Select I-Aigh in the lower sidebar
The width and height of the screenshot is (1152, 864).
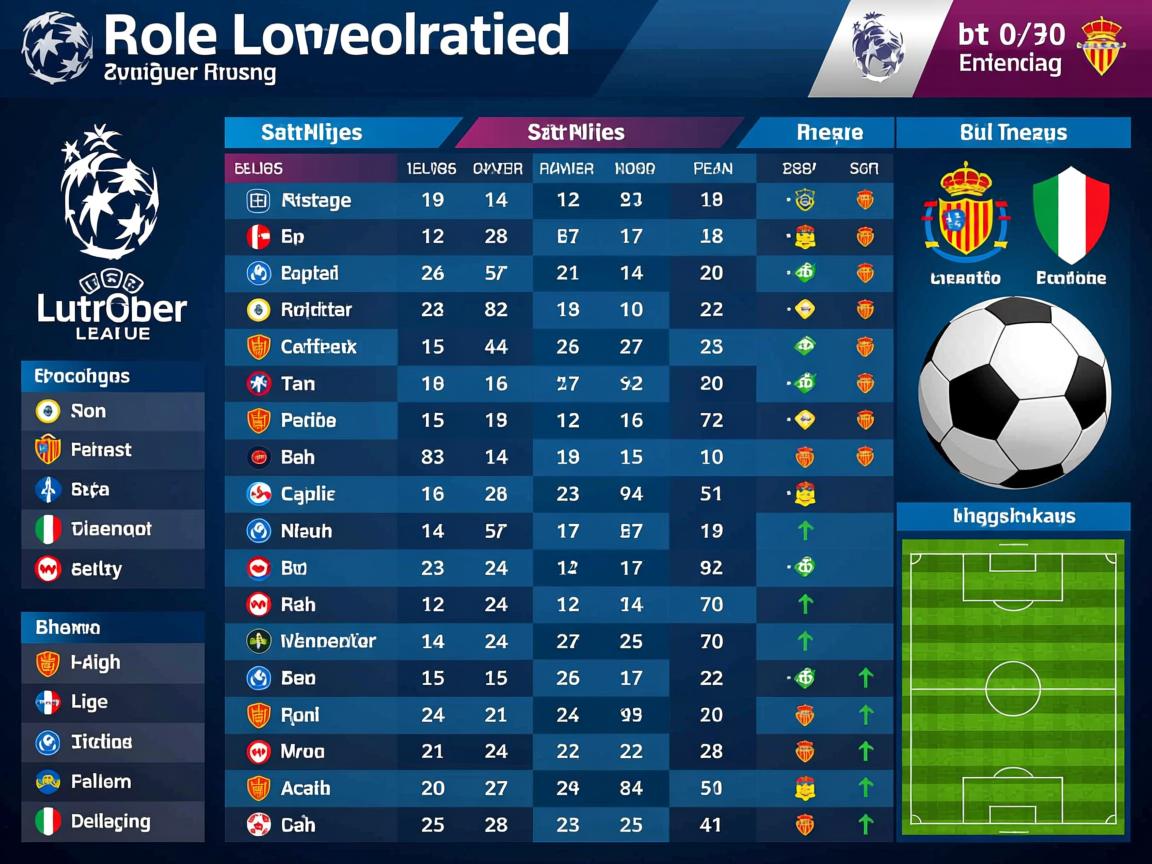click(95, 662)
